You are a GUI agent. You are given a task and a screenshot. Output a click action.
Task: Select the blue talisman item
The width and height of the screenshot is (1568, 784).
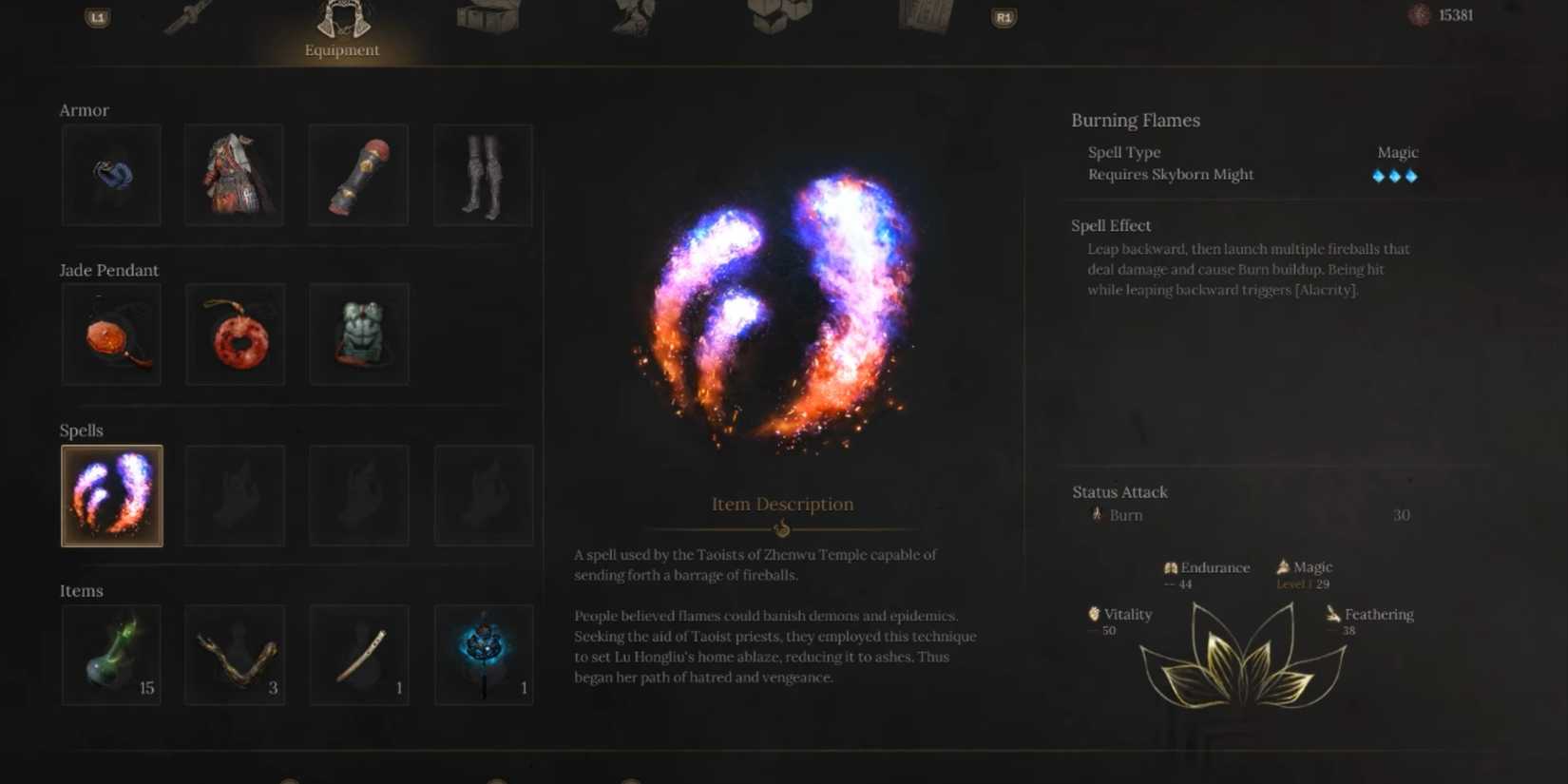484,654
